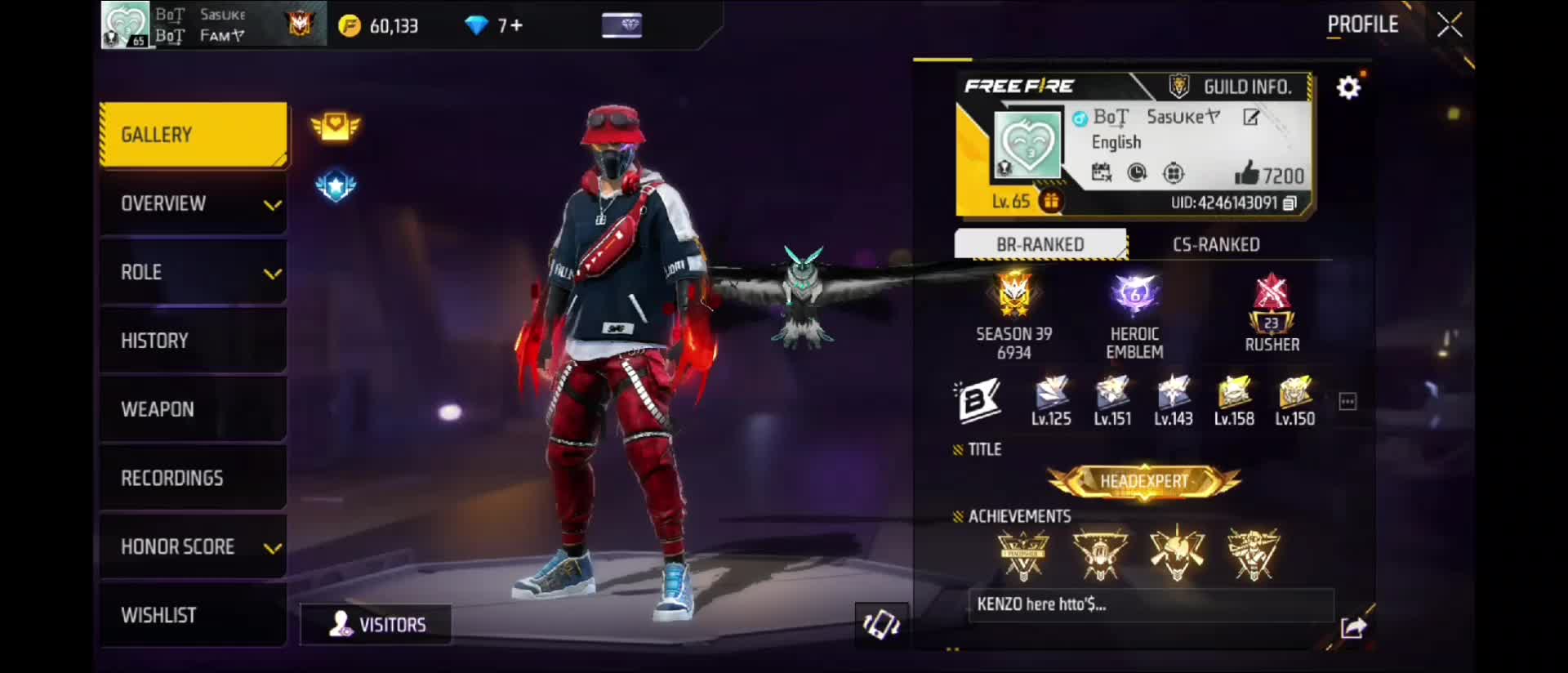
Task: Close the profile screen
Action: pos(1450,25)
